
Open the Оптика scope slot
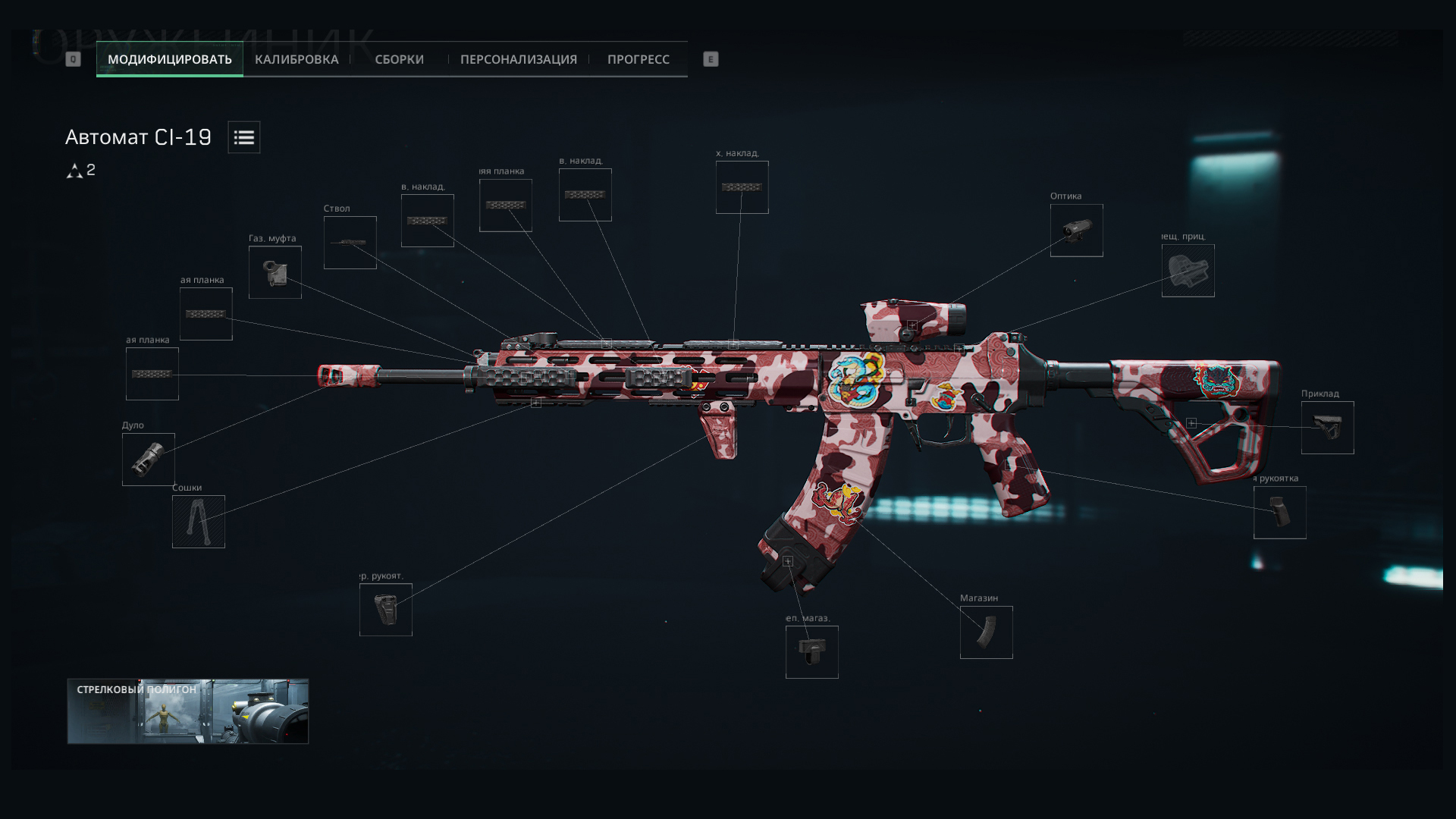(1077, 231)
